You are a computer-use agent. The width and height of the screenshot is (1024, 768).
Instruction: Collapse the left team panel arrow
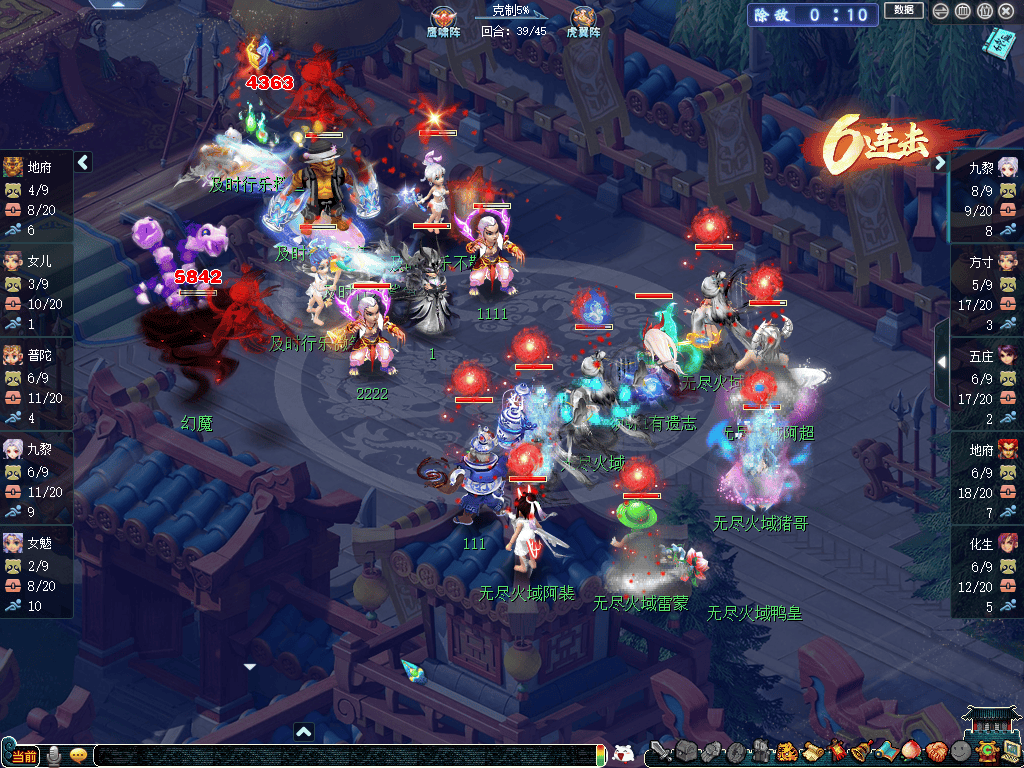coord(84,162)
